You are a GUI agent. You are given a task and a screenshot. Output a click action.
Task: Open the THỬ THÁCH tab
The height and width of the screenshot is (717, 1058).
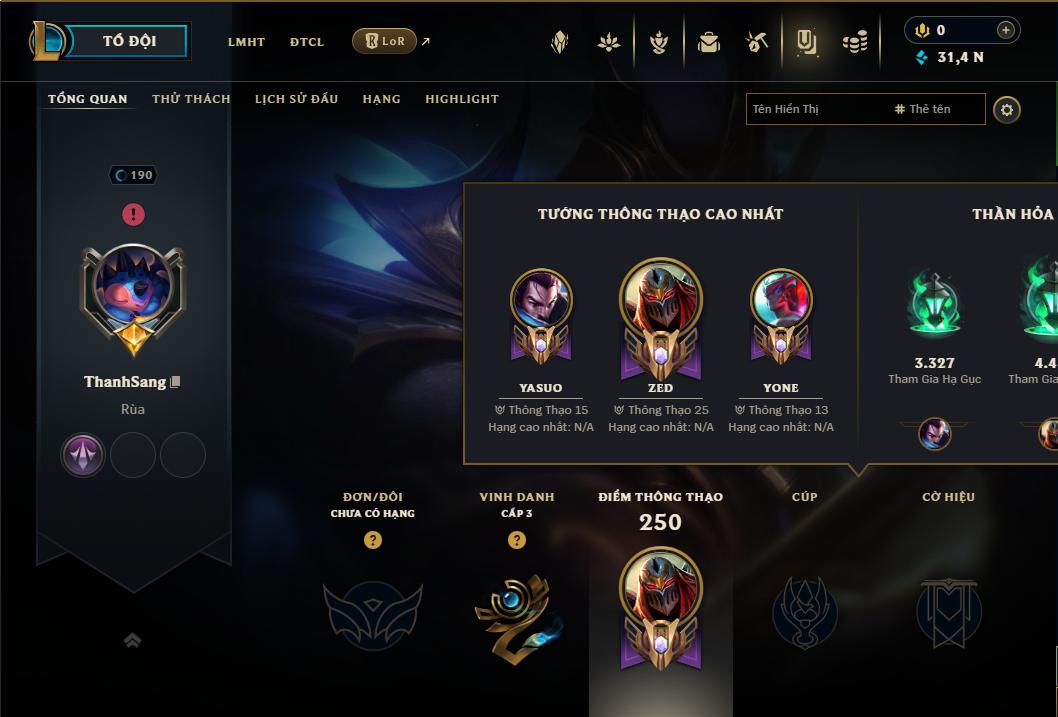(x=191, y=99)
